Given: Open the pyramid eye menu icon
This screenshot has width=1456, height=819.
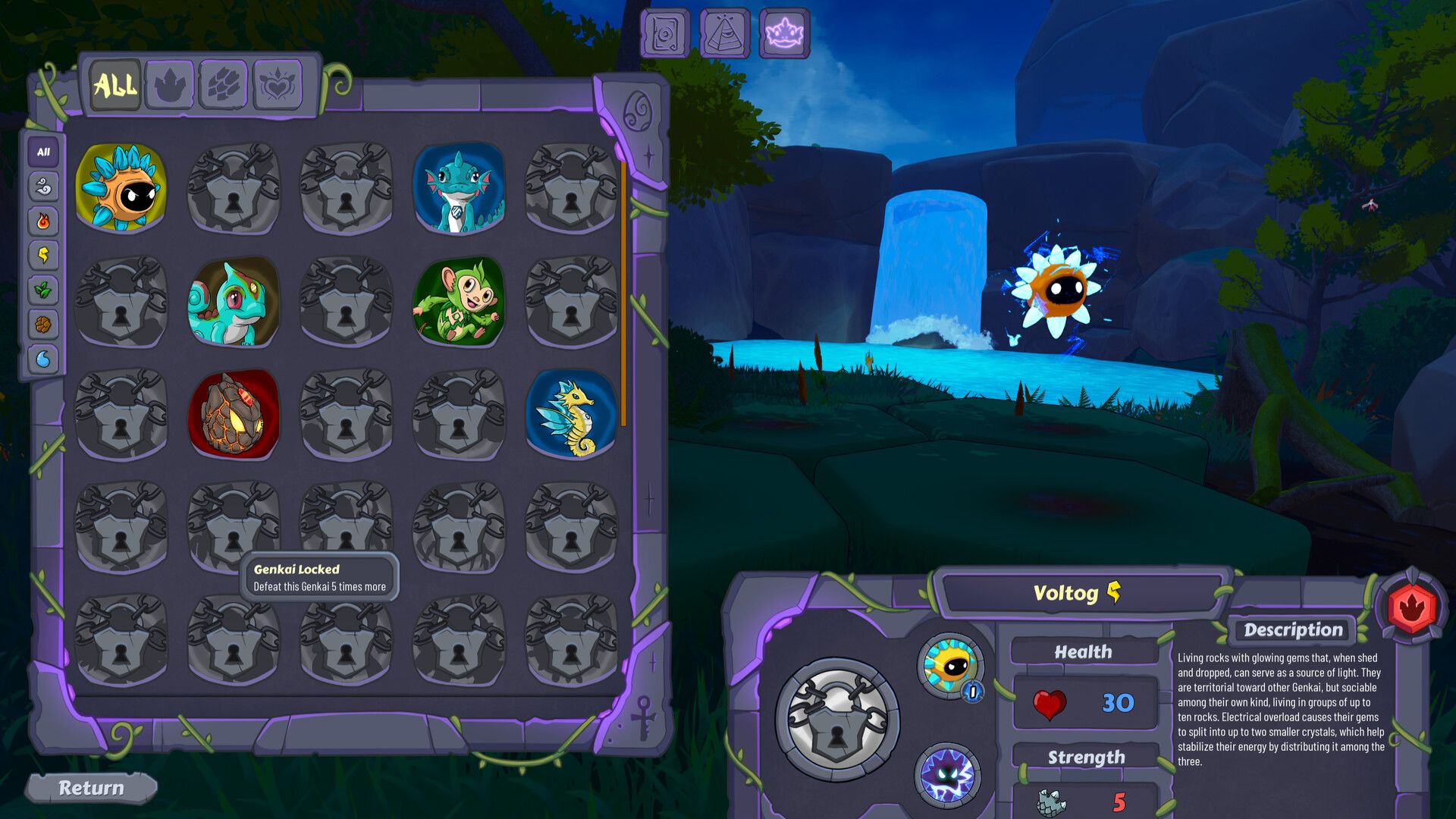Looking at the screenshot, I should click(x=724, y=34).
